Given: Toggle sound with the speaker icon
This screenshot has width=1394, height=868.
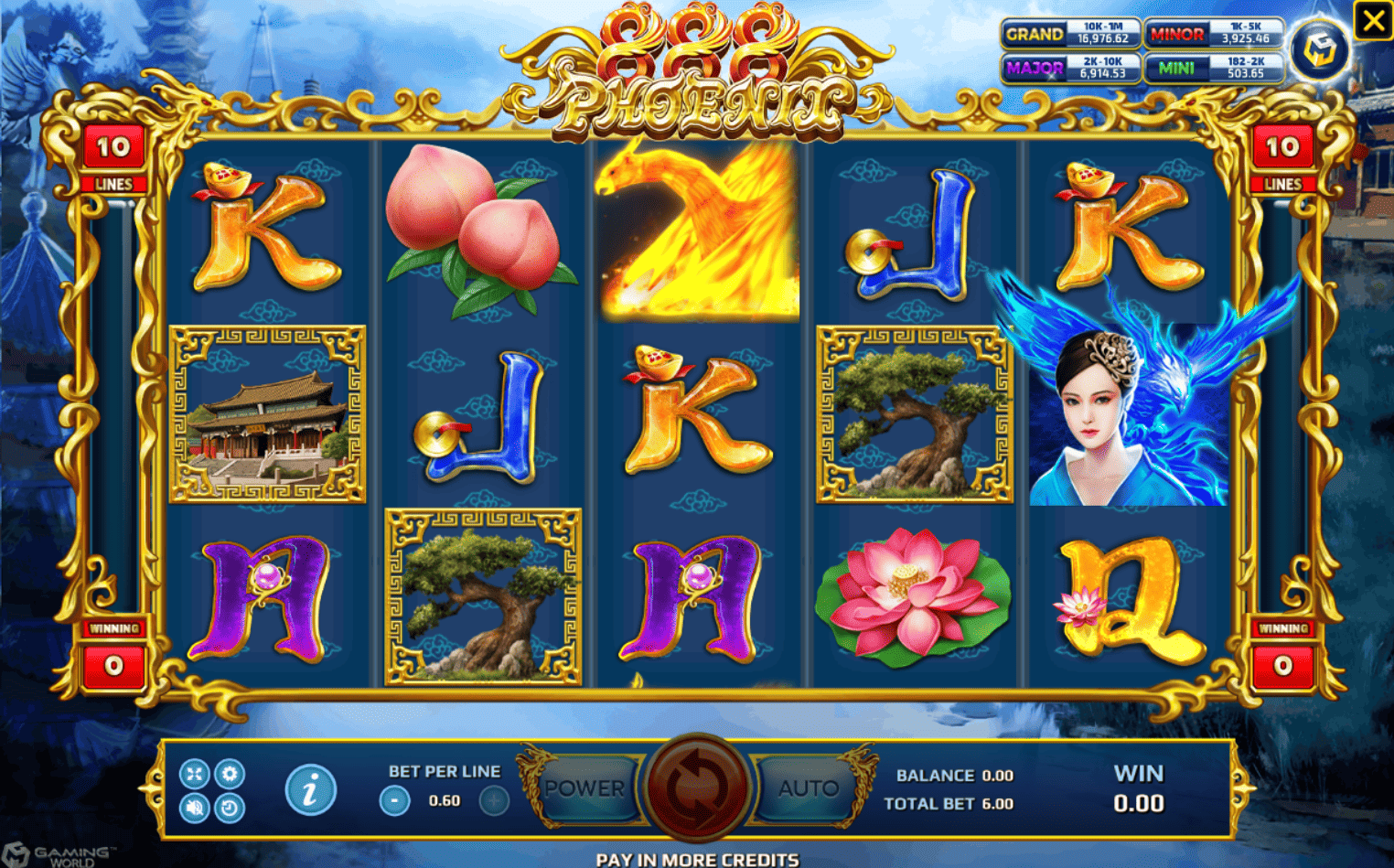Looking at the screenshot, I should tap(194, 808).
